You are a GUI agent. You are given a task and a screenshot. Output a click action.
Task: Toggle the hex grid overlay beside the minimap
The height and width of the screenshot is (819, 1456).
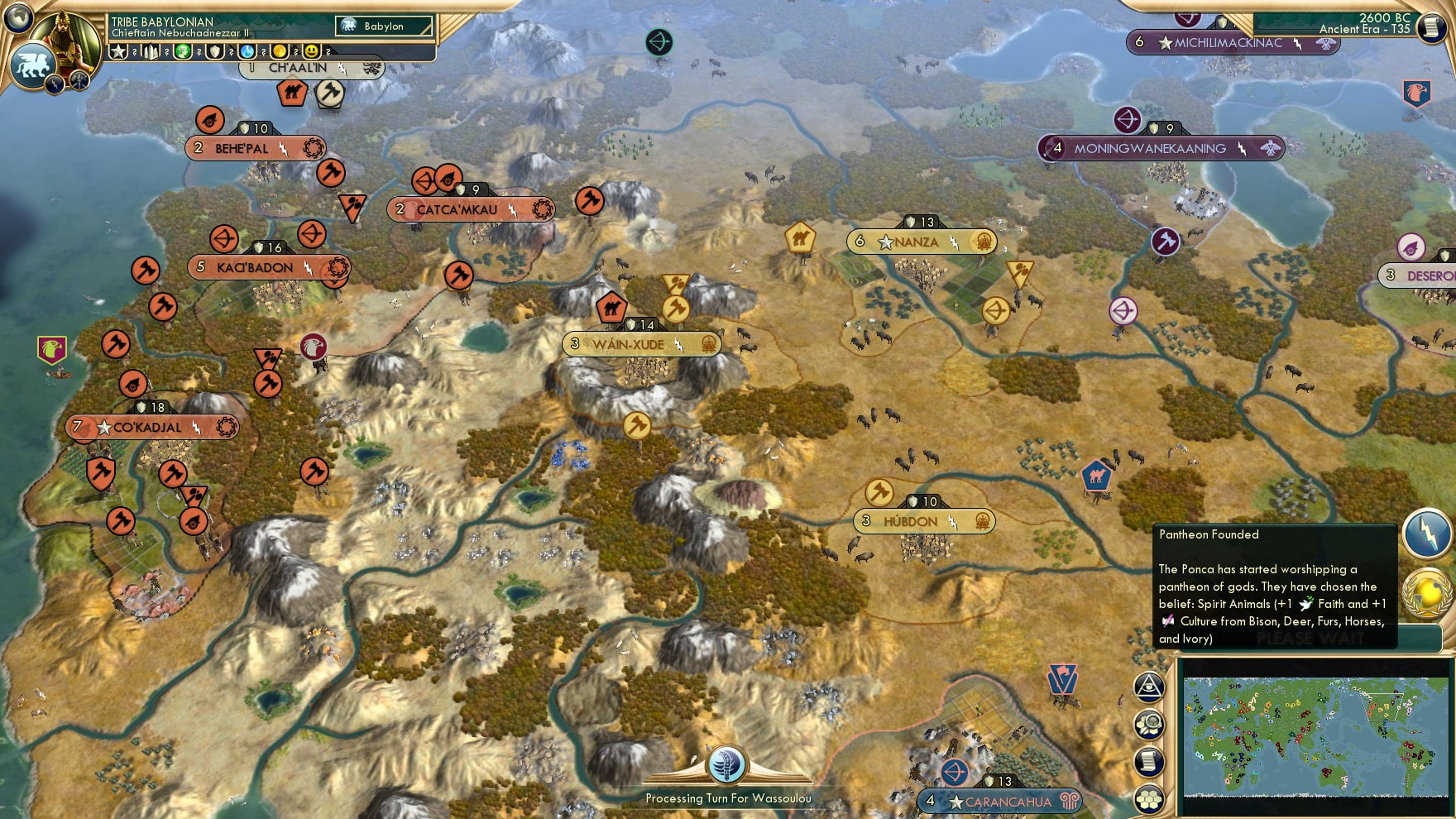(1148, 797)
